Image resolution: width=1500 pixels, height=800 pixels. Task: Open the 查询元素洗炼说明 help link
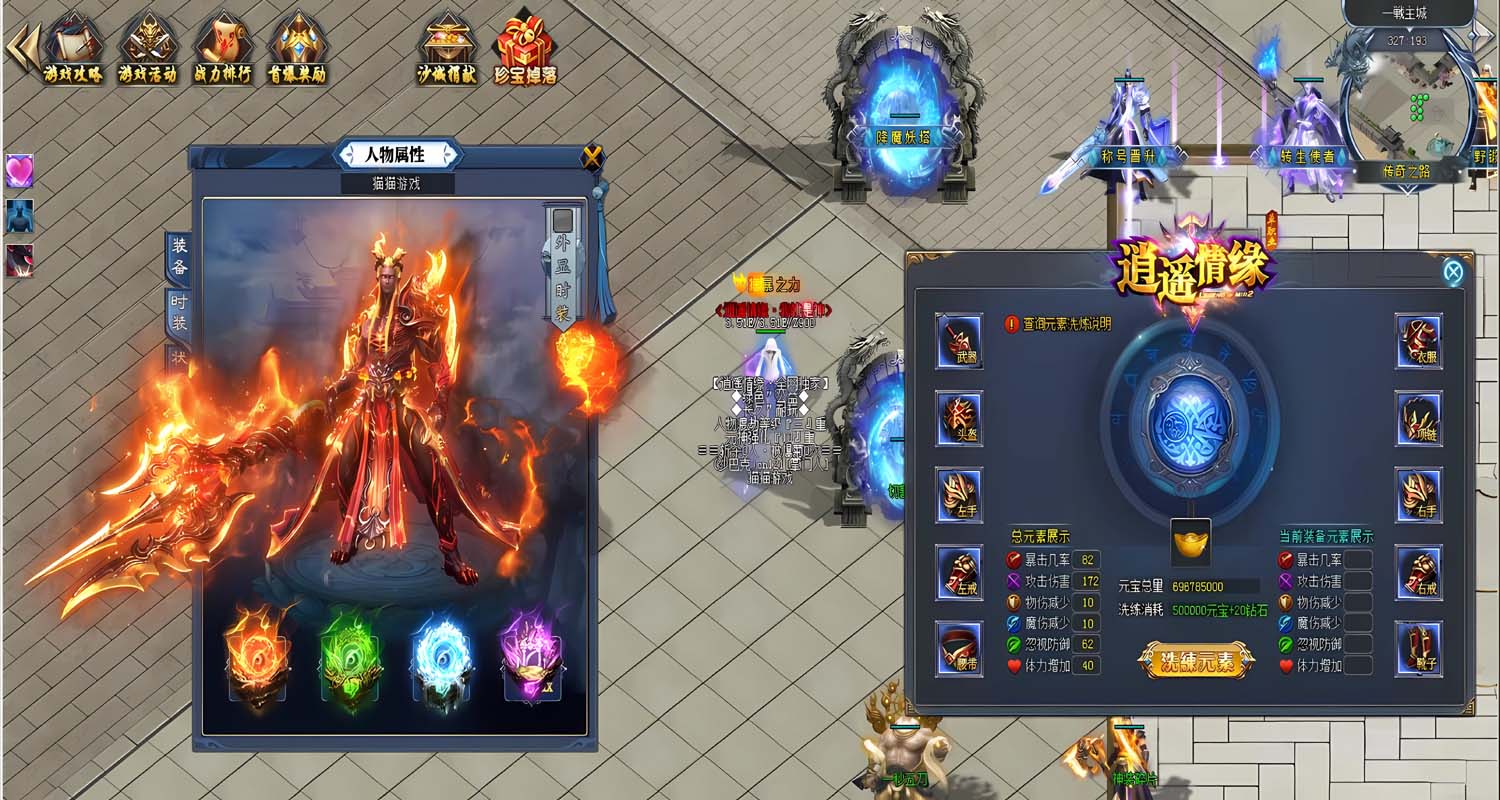(1068, 325)
